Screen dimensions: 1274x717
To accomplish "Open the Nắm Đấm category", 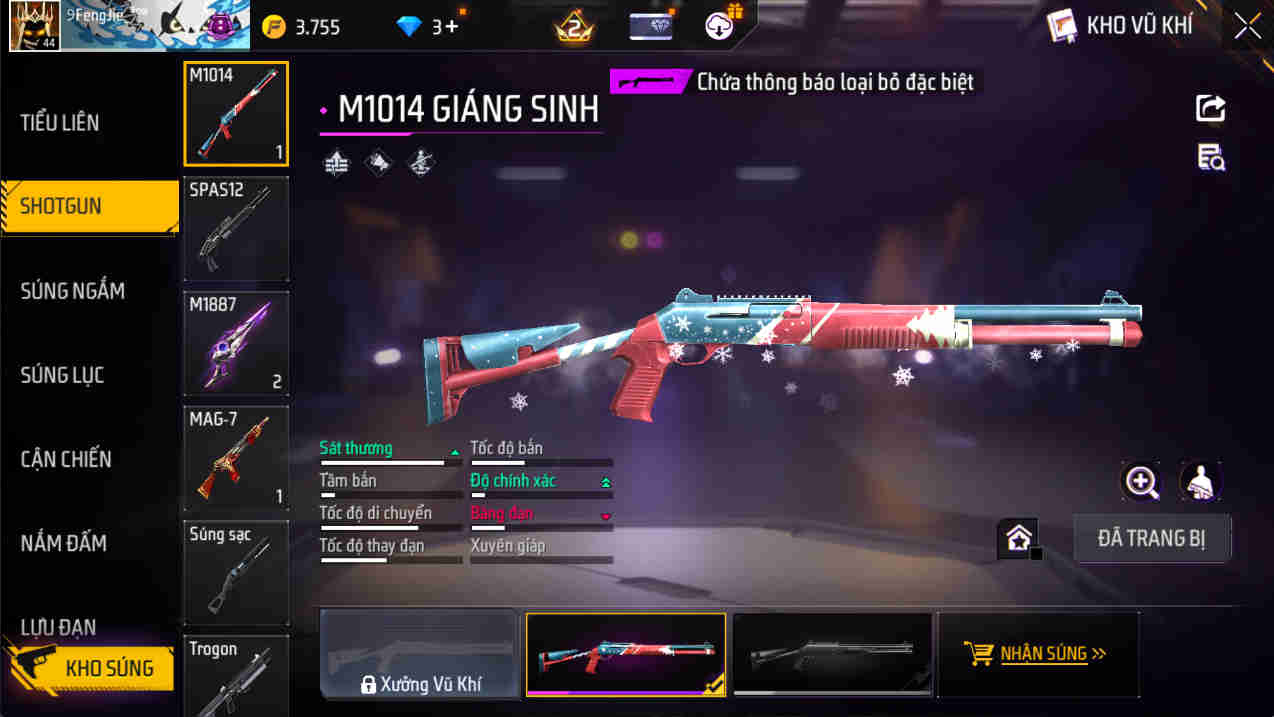I will 64,543.
